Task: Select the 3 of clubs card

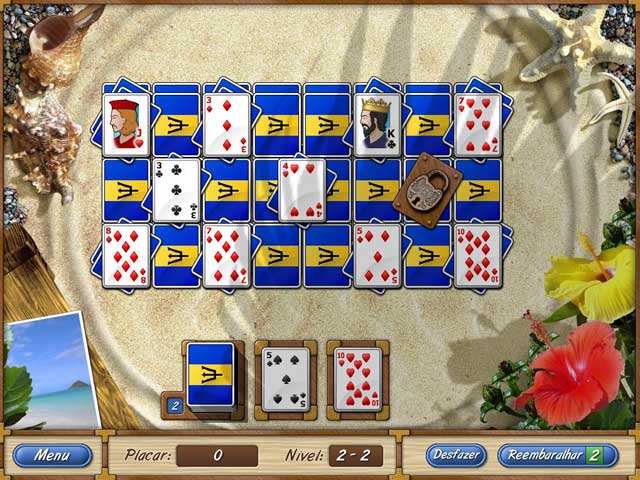Action: [x=177, y=189]
